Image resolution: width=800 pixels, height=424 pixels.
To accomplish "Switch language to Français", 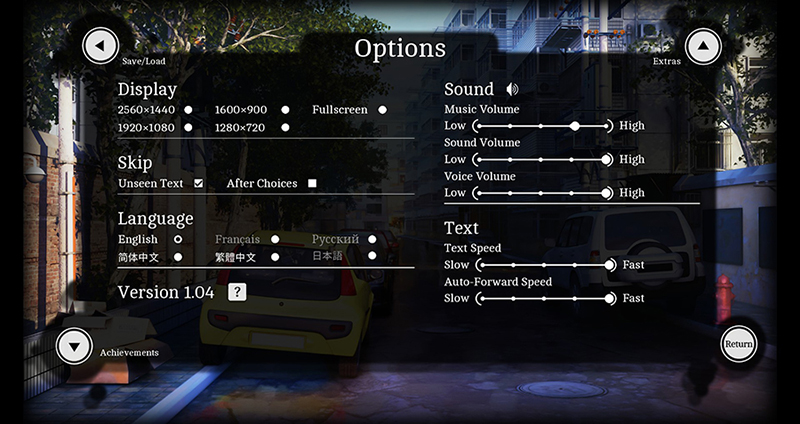I will pyautogui.click(x=275, y=240).
